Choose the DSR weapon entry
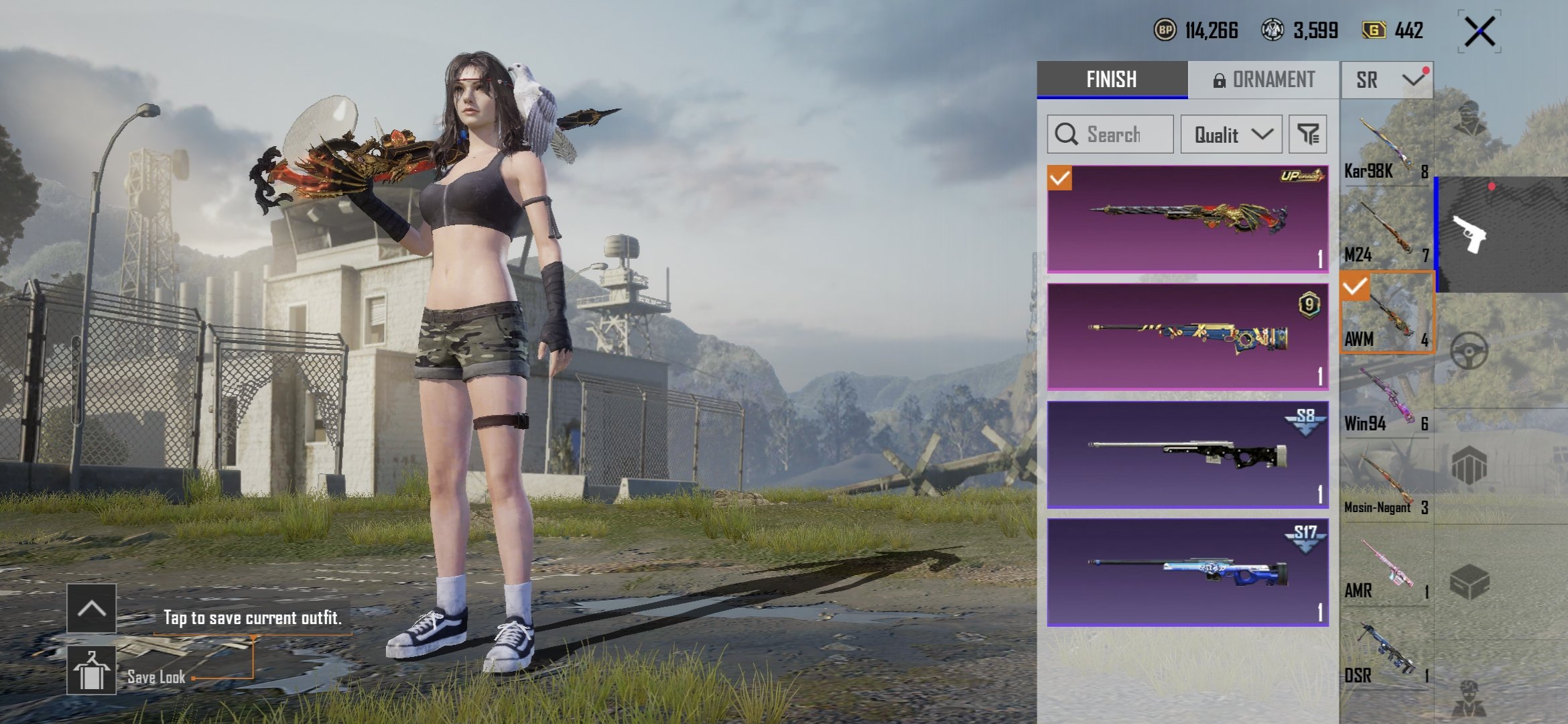The image size is (1568, 724). tap(1386, 654)
